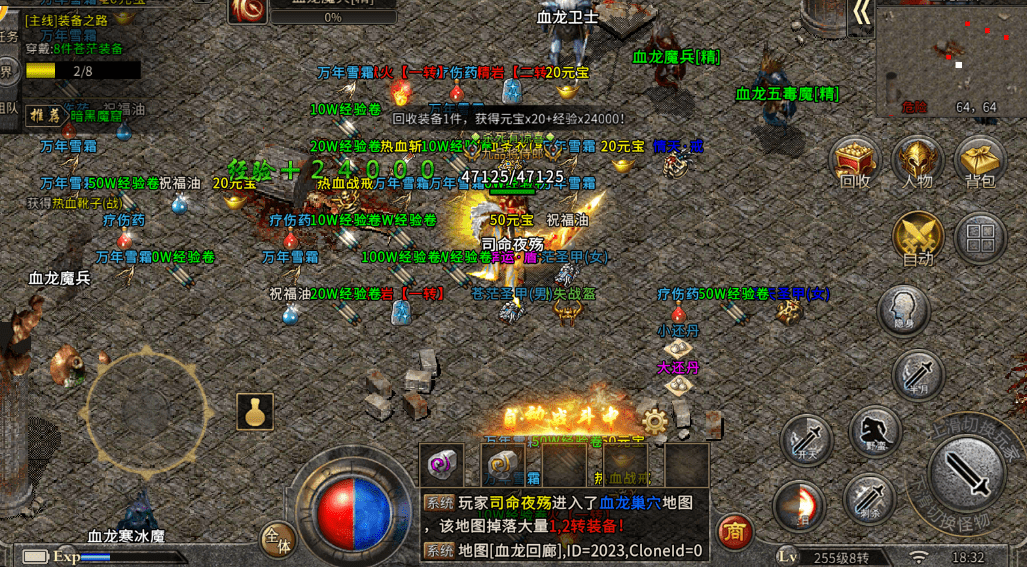Use the 半月 half-moon sword skill
1027x567 pixels.
pos(918,373)
